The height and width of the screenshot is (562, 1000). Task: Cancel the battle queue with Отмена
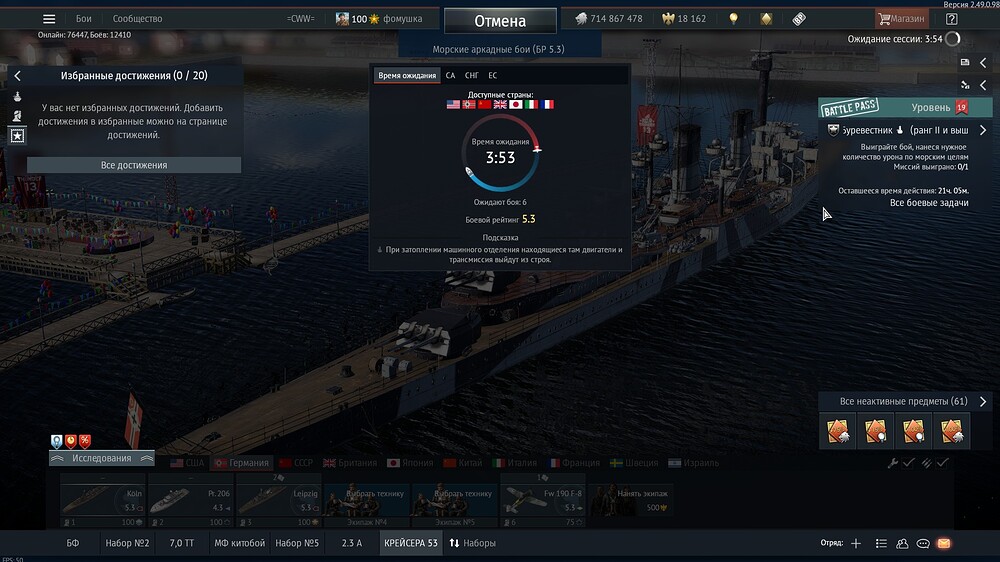pos(500,20)
